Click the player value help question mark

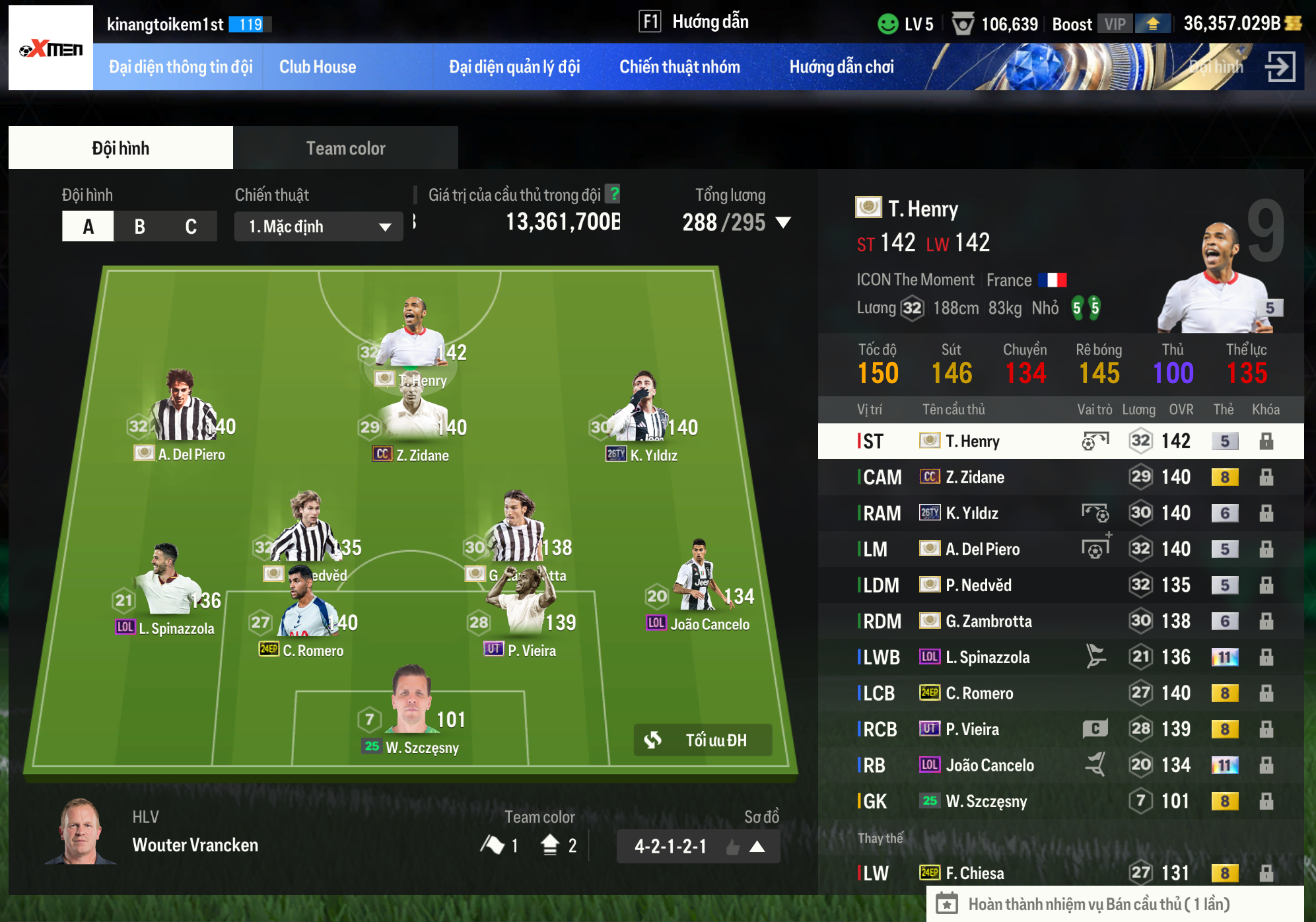click(614, 194)
